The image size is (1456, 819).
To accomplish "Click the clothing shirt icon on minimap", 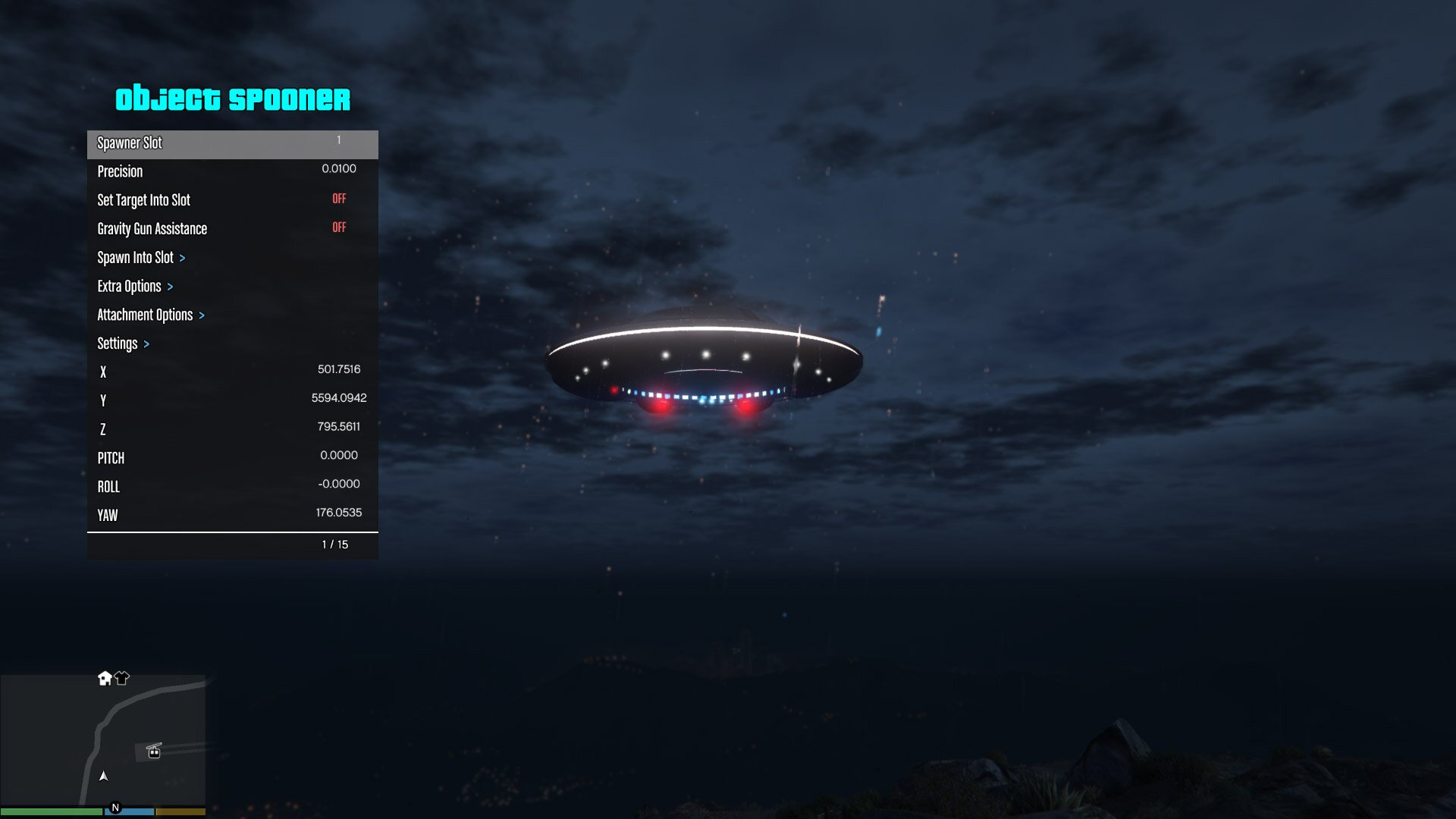I will pos(122,678).
